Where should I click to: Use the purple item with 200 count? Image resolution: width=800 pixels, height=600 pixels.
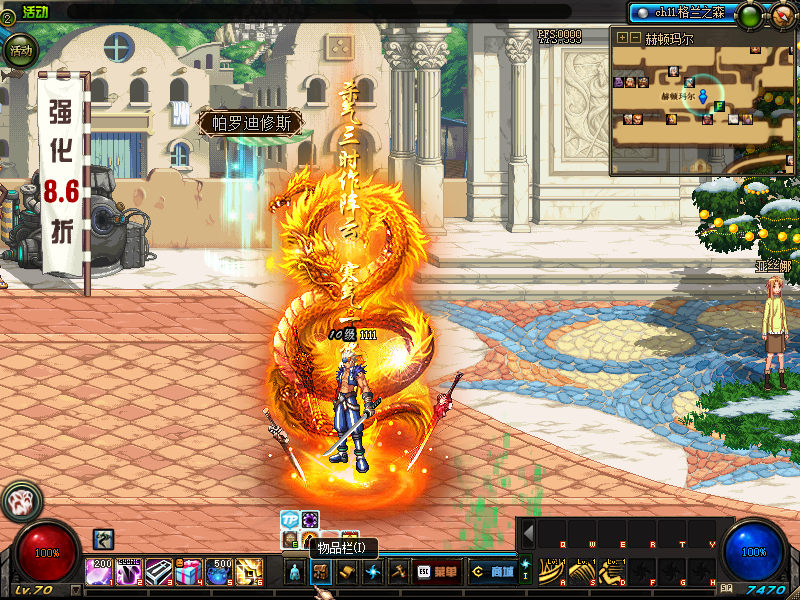click(x=98, y=572)
